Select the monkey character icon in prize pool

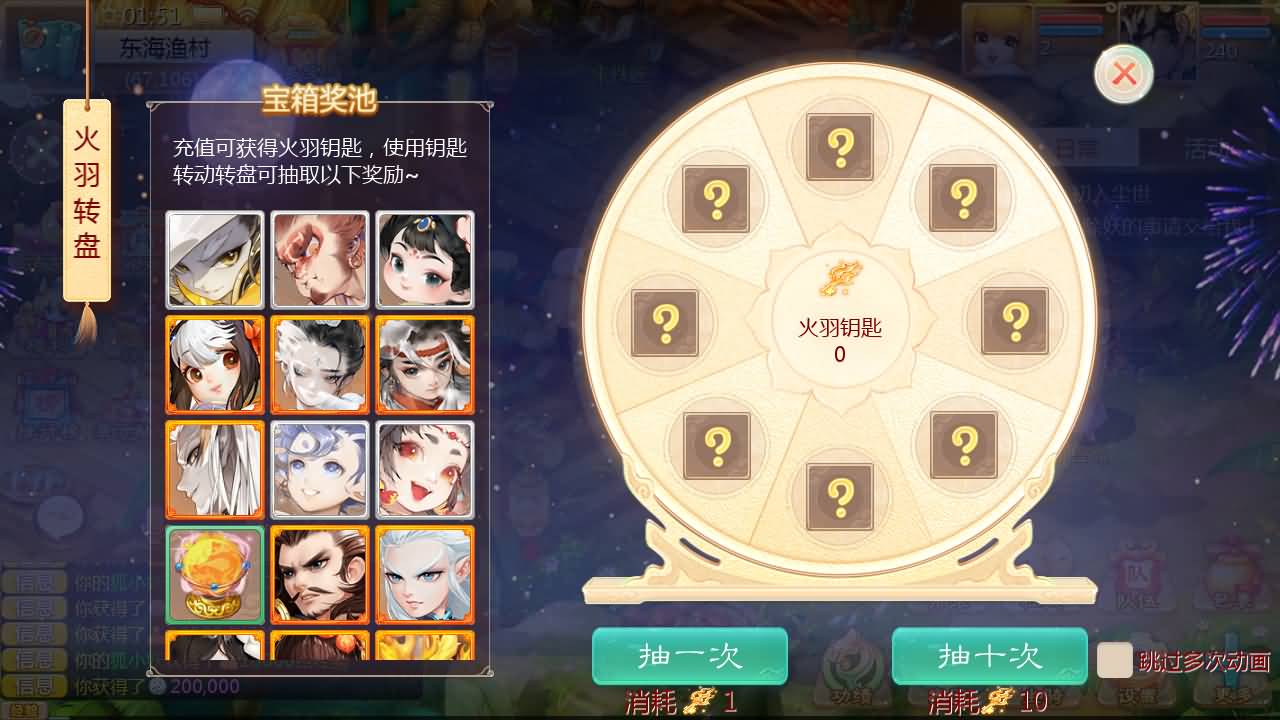(x=320, y=259)
